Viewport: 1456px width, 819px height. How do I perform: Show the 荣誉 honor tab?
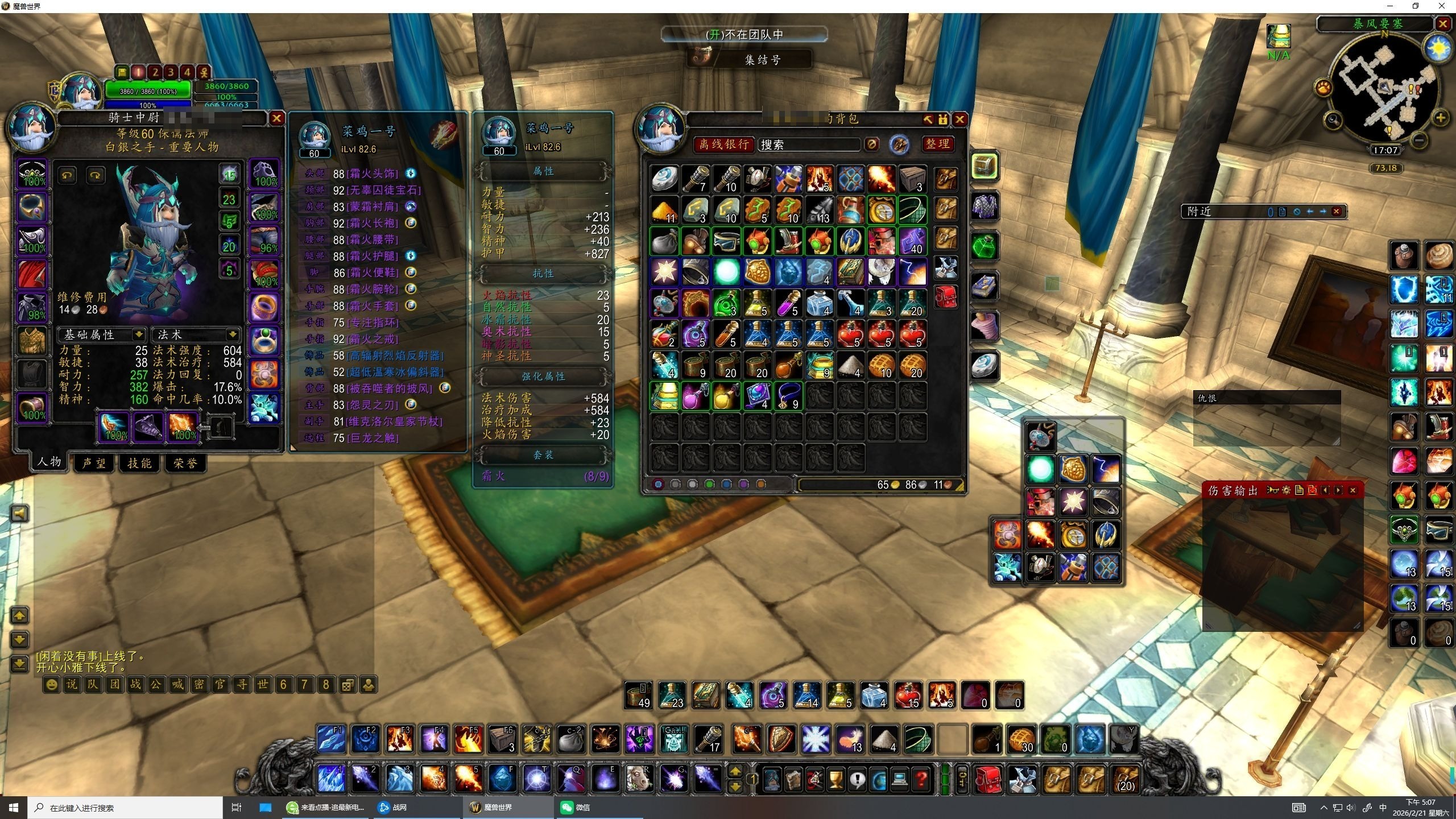point(185,464)
